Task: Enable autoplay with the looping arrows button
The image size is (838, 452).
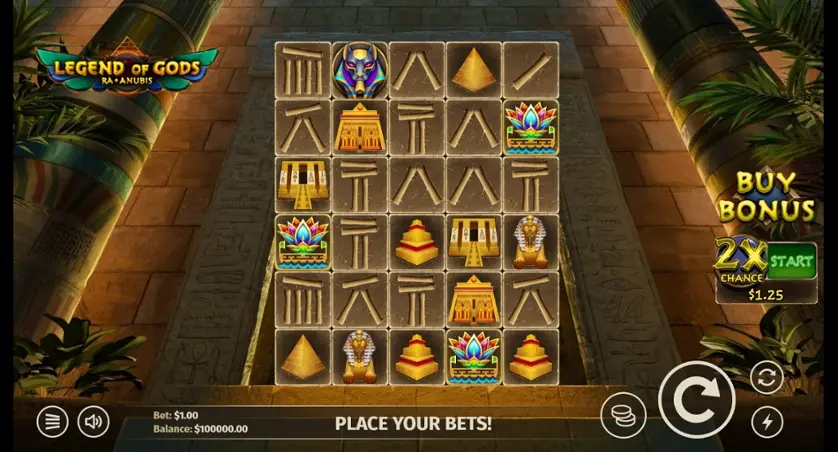Action: click(767, 377)
